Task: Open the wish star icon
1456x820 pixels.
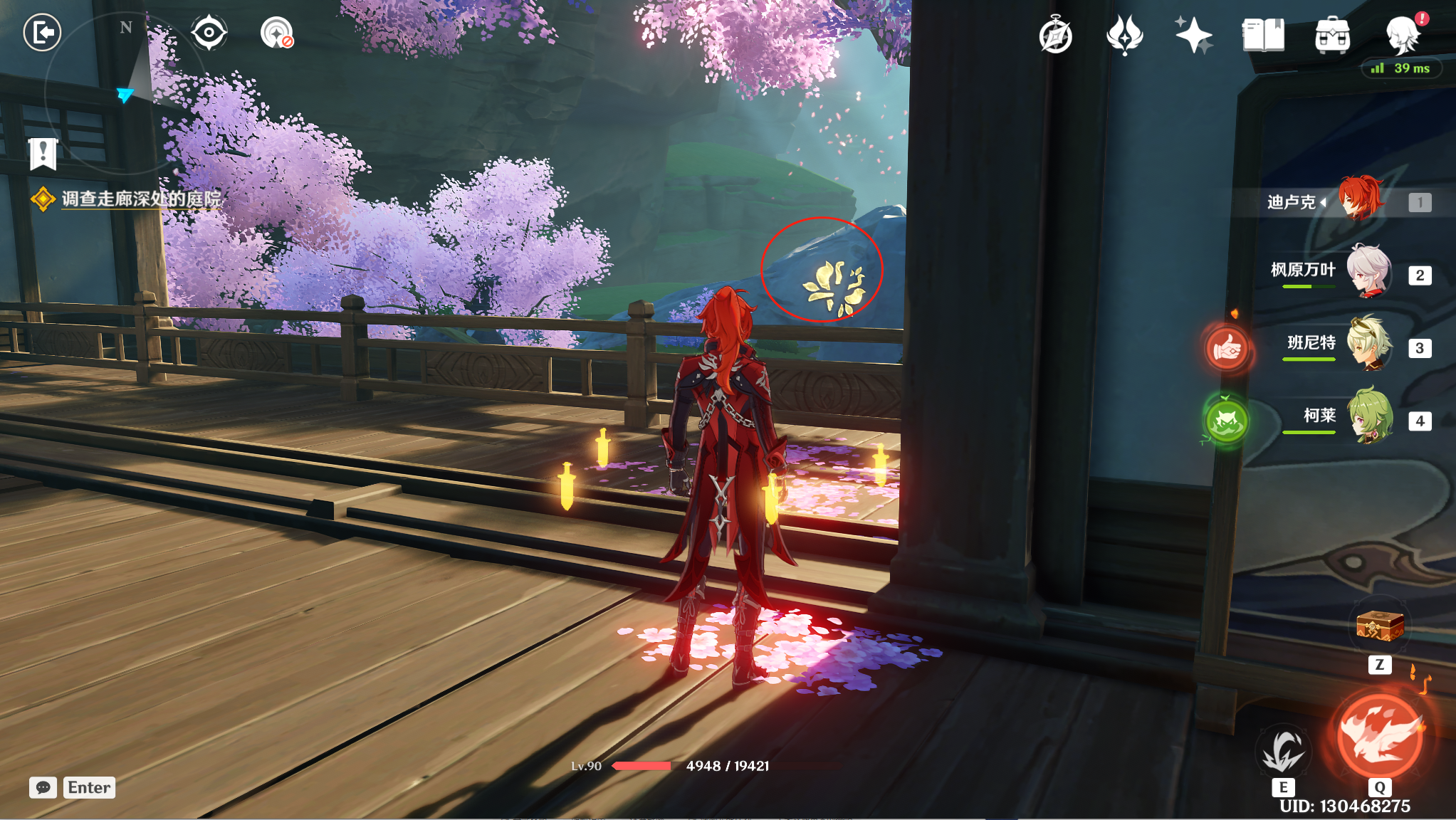Action: (x=1193, y=36)
